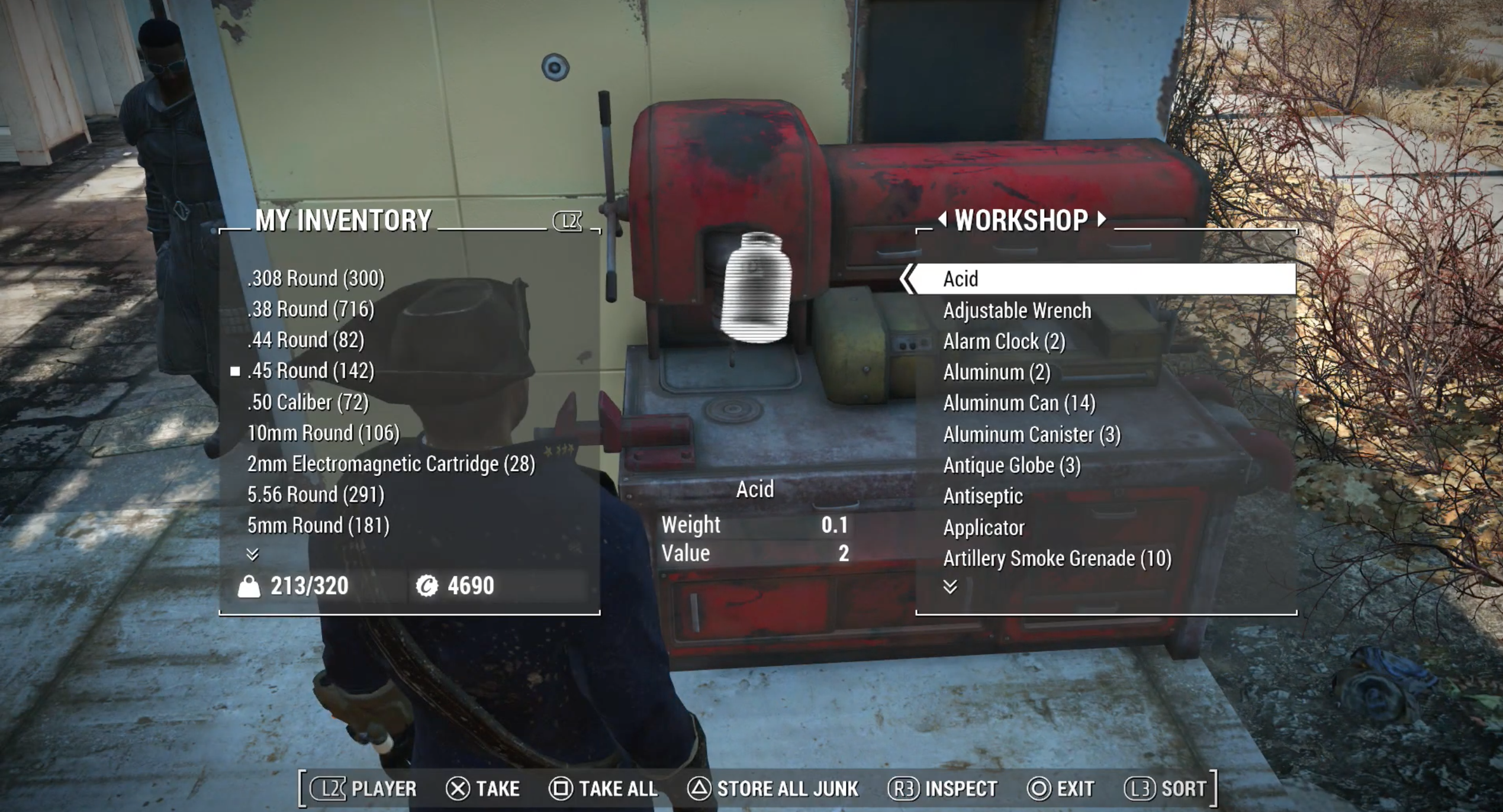Select Antique Globe (3) in workshop
The width and height of the screenshot is (1503, 812).
coord(1012,465)
